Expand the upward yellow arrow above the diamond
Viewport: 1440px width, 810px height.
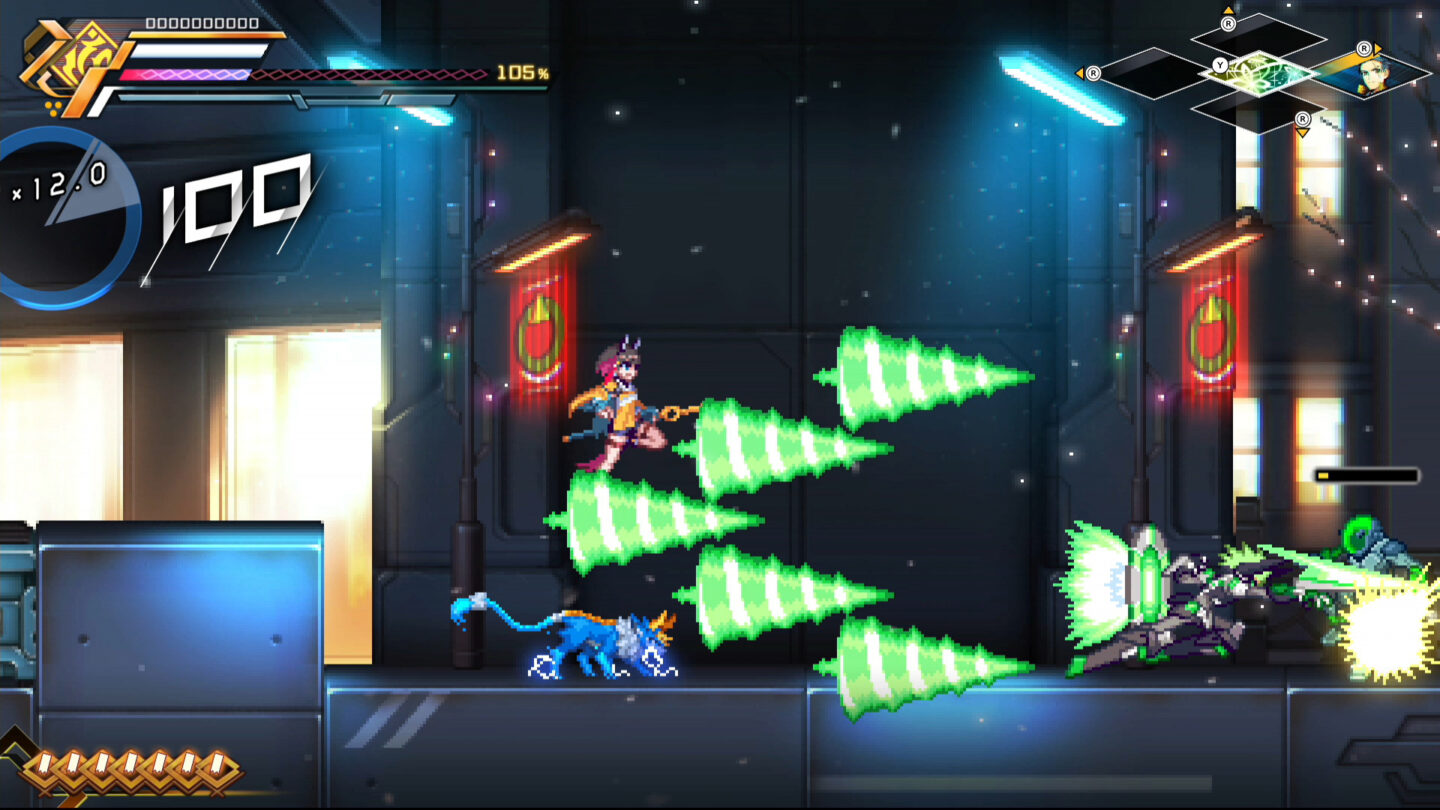pos(1229,9)
